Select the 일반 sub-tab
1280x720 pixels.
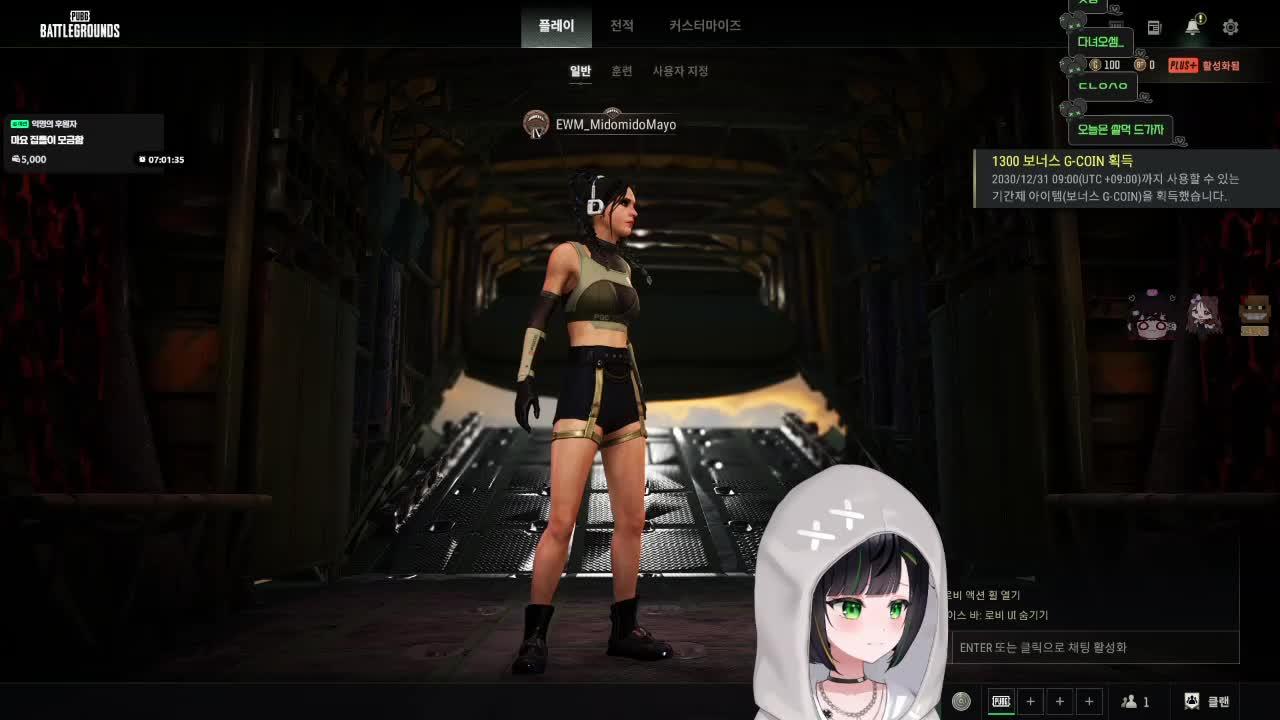point(580,71)
